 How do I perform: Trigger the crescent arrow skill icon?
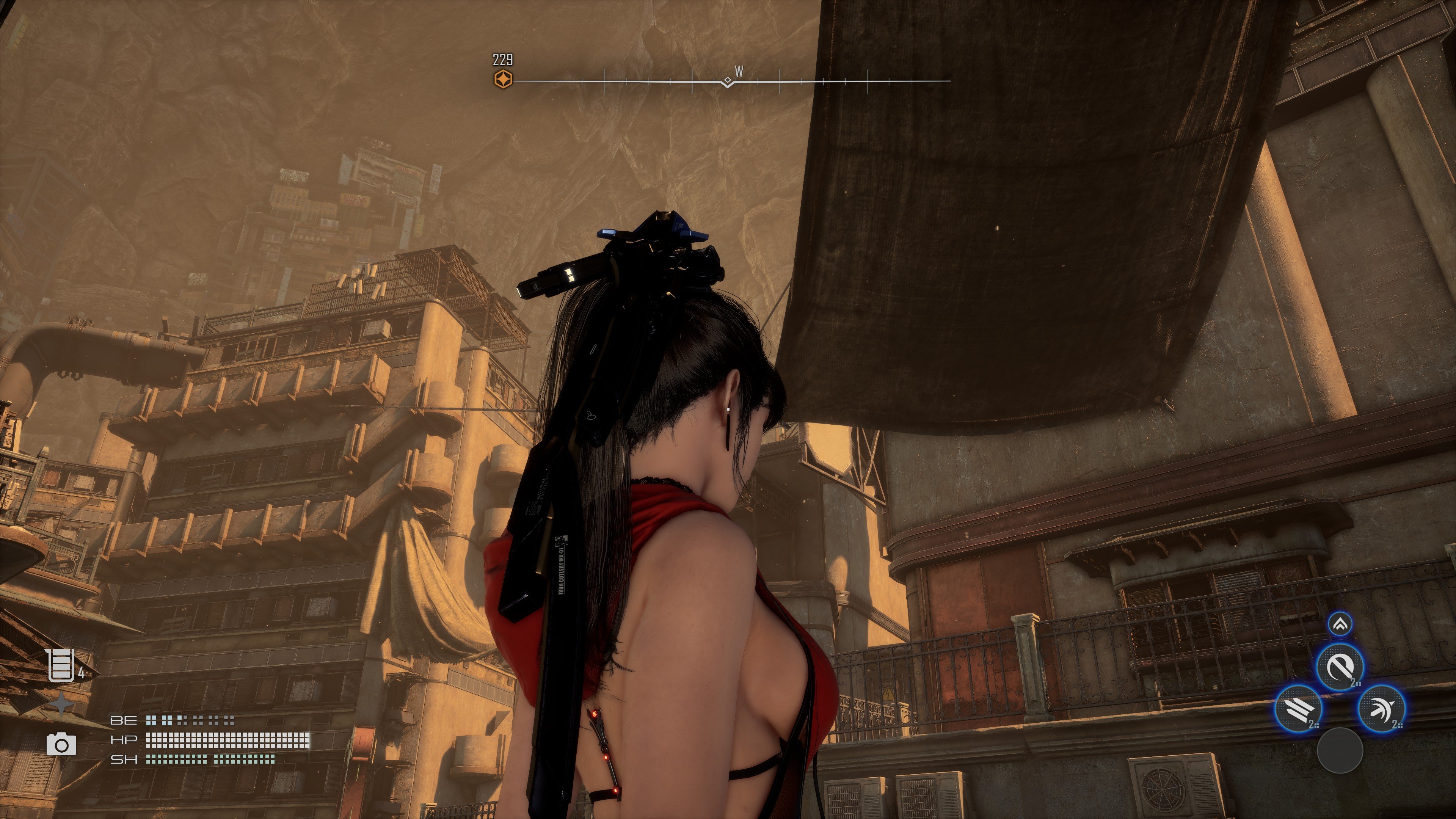pyautogui.click(x=1381, y=708)
